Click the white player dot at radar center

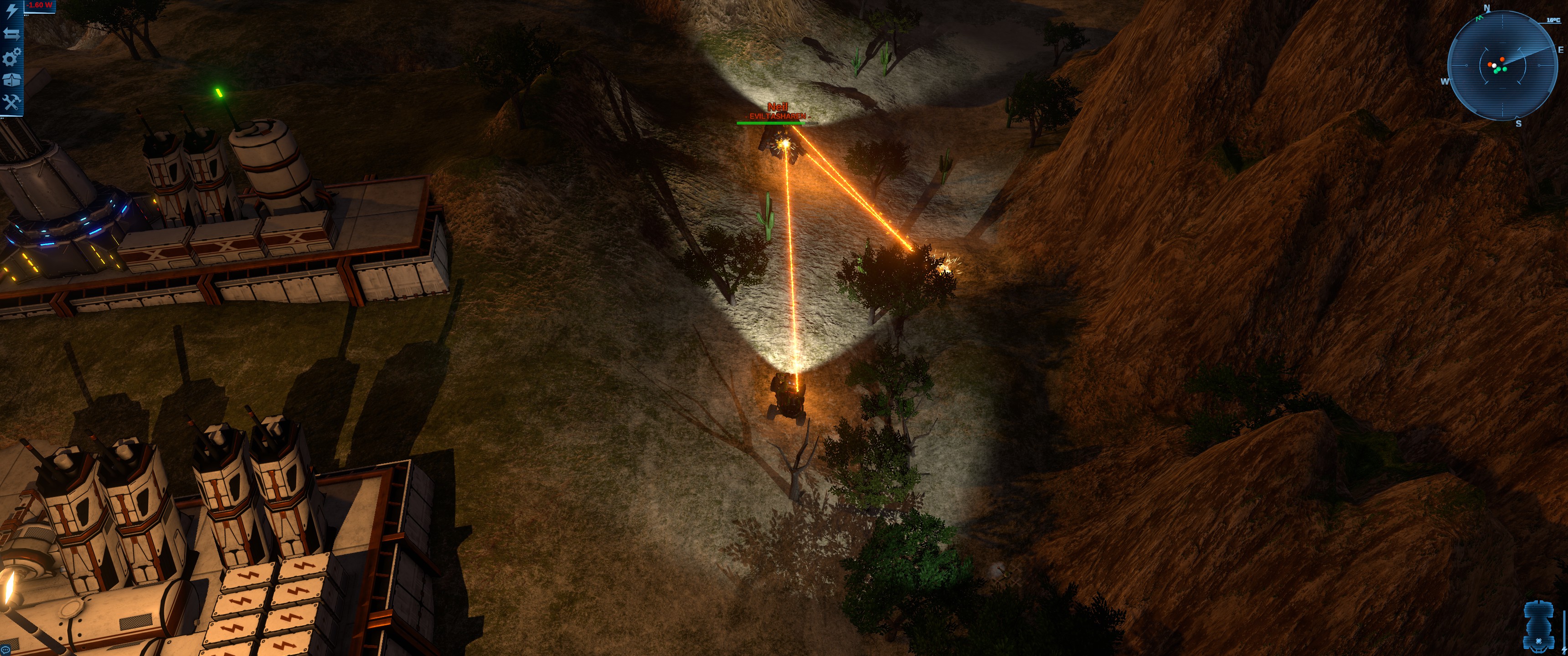tap(1494, 66)
